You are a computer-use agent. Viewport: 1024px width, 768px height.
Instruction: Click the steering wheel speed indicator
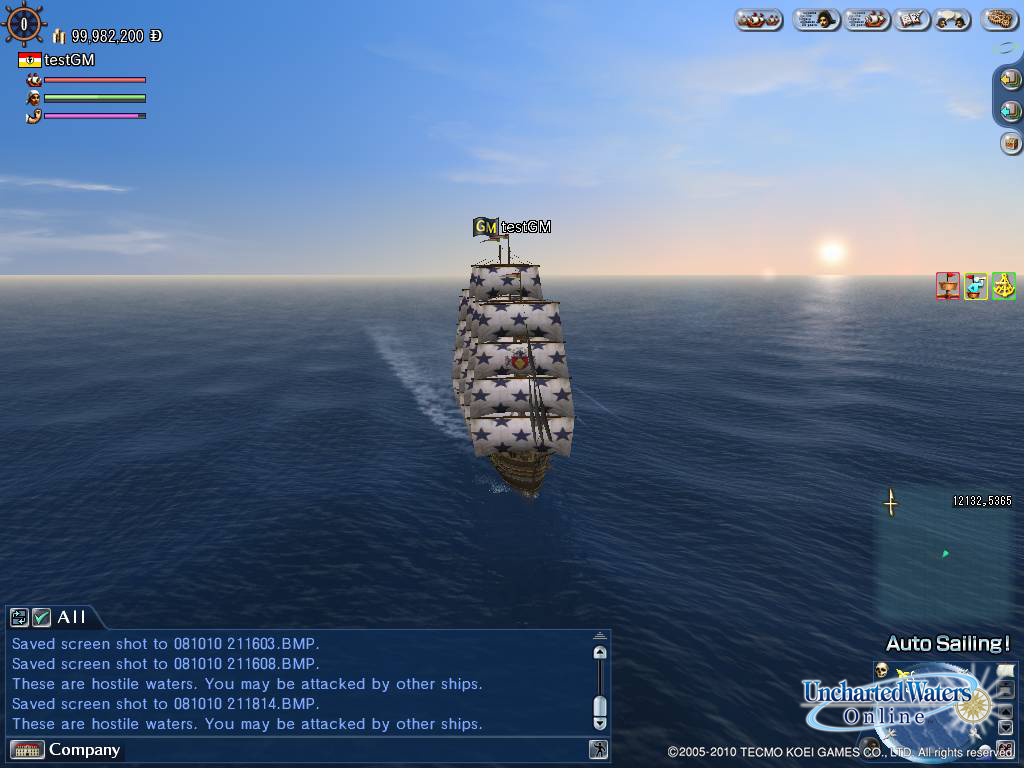(x=24, y=24)
